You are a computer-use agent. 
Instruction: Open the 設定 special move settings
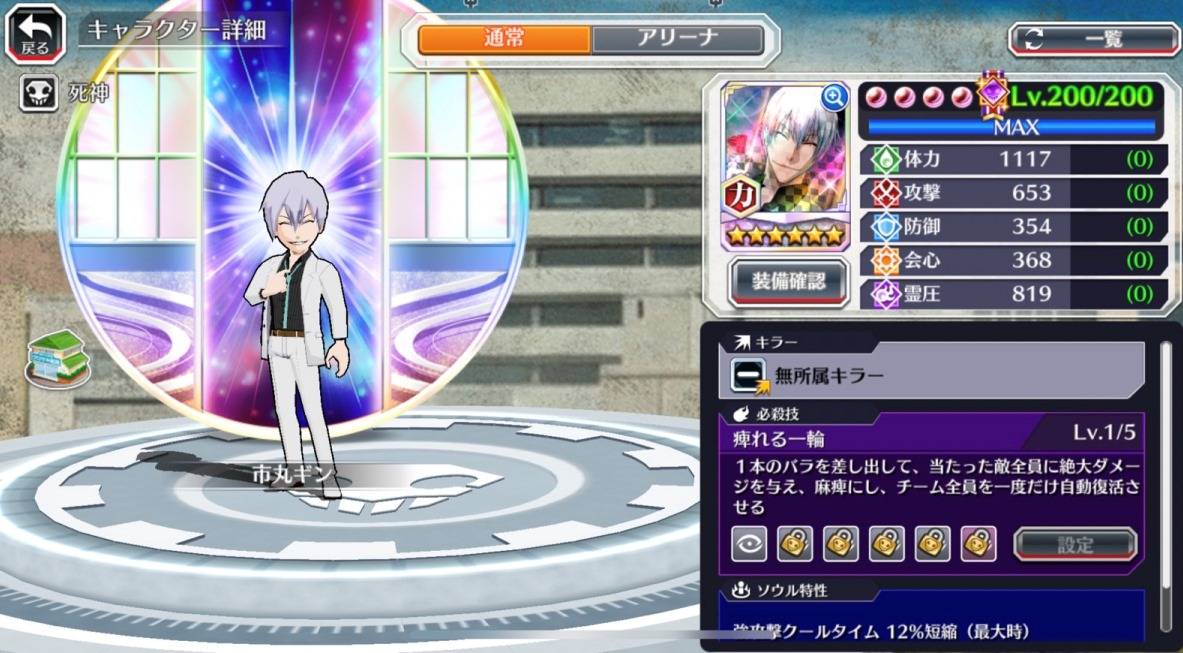[x=1075, y=544]
